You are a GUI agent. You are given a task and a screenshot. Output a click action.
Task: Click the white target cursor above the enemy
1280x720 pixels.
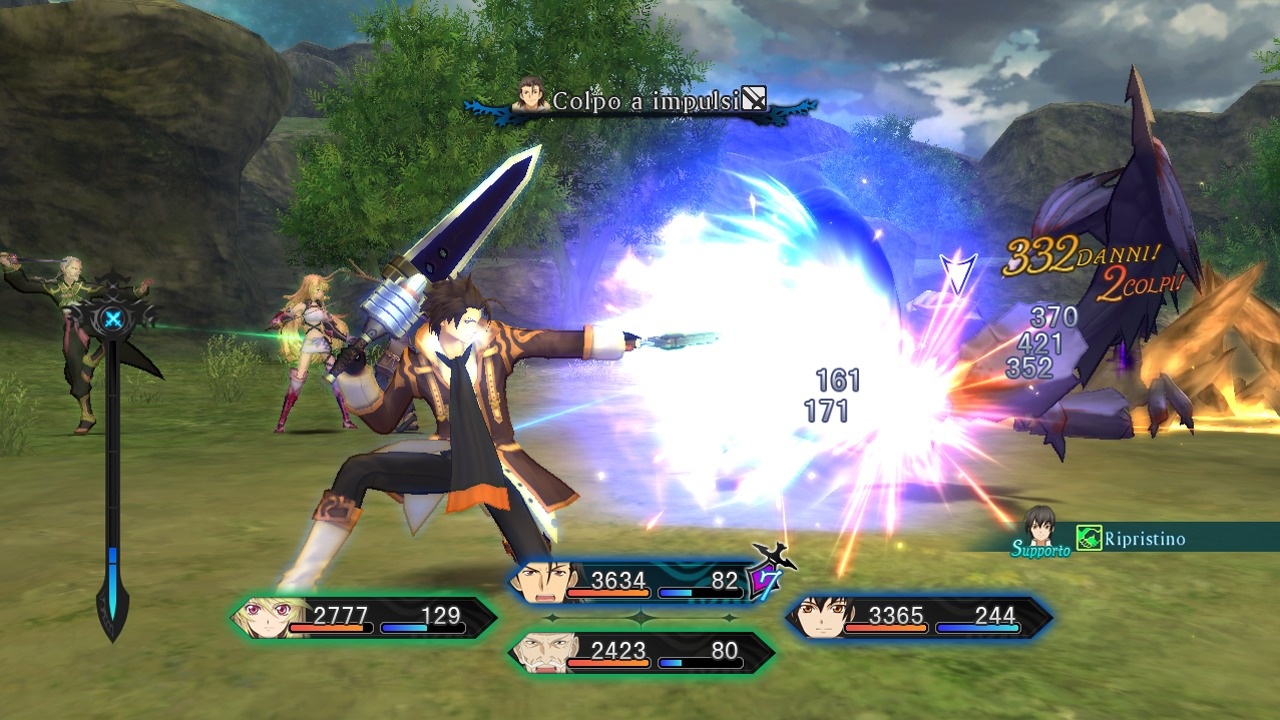[957, 272]
